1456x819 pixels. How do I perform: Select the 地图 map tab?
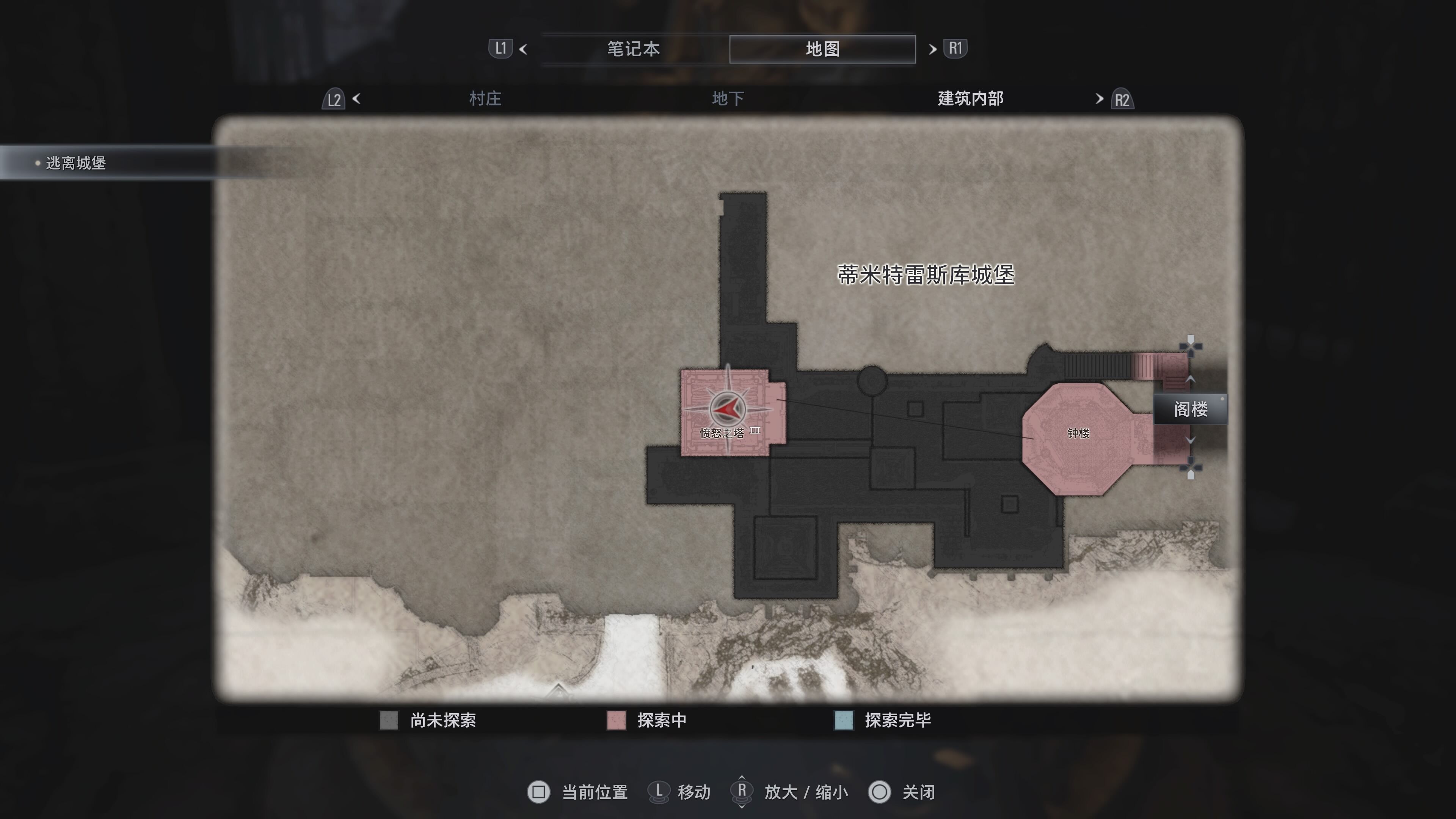(822, 49)
